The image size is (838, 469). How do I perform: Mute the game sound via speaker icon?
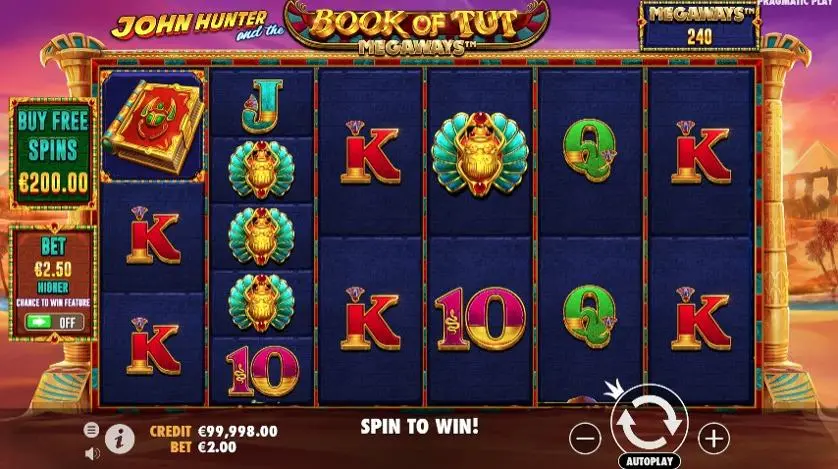pyautogui.click(x=92, y=452)
